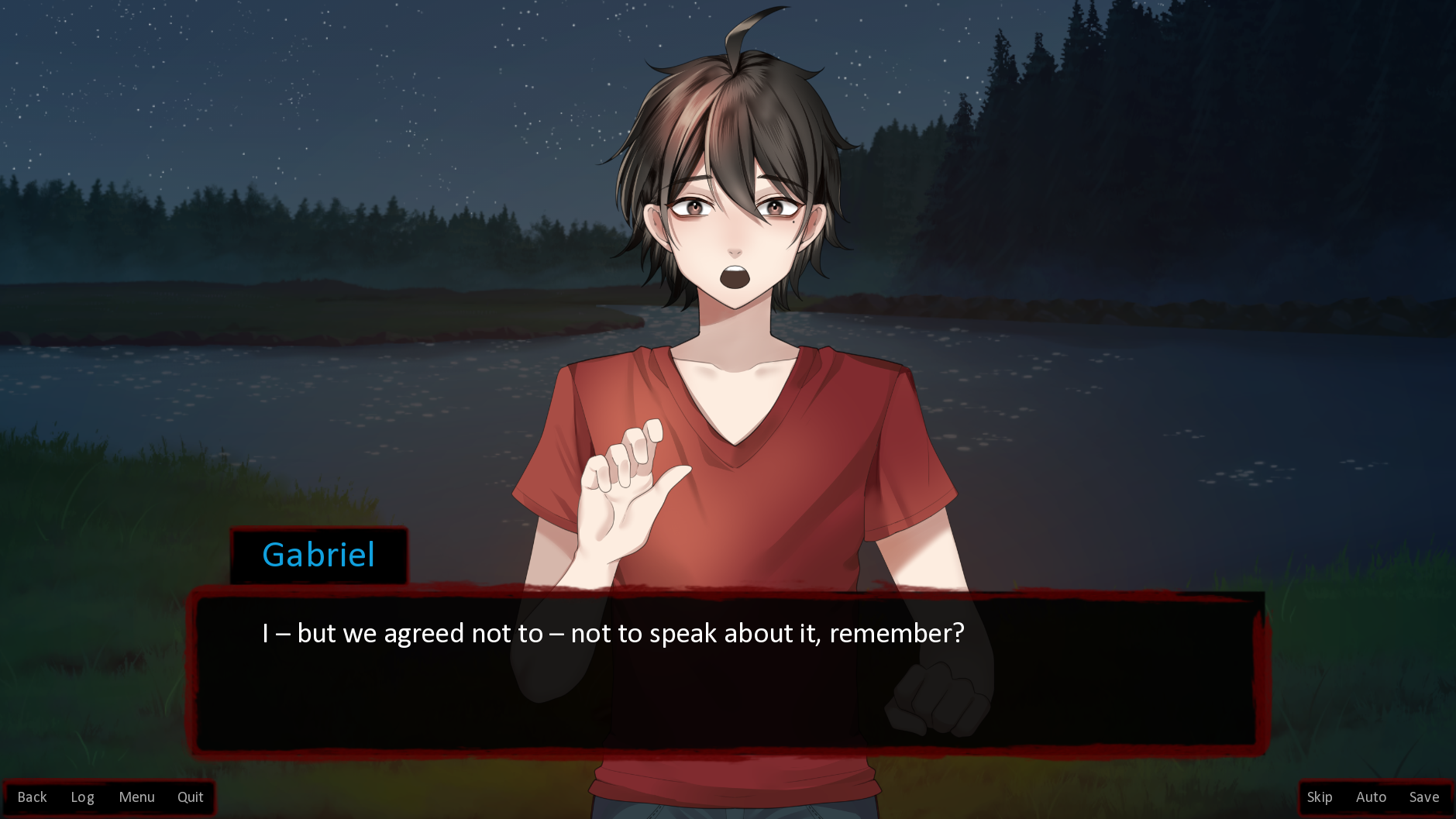This screenshot has width=1456, height=819.
Task: Save the current game
Action: (x=1423, y=797)
